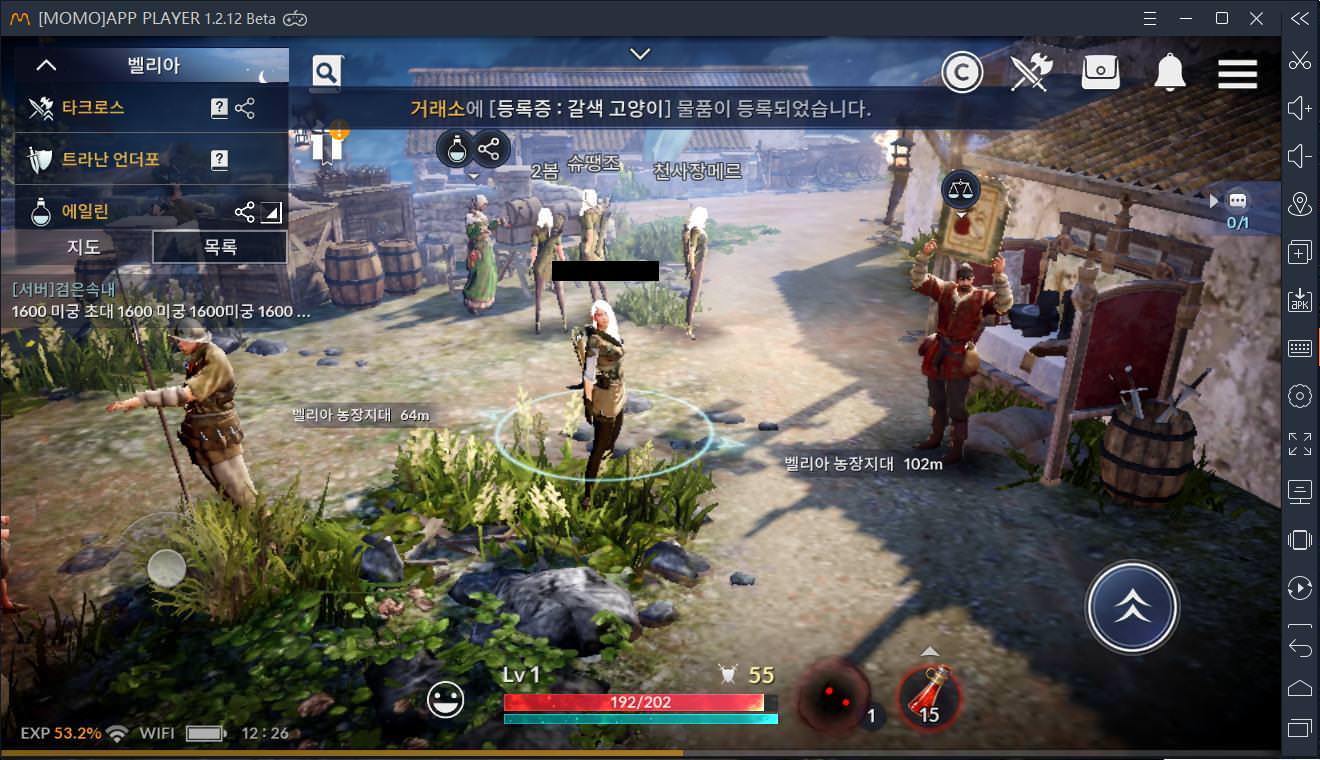Open combat menu via crossed weapons icon

coord(1031,71)
